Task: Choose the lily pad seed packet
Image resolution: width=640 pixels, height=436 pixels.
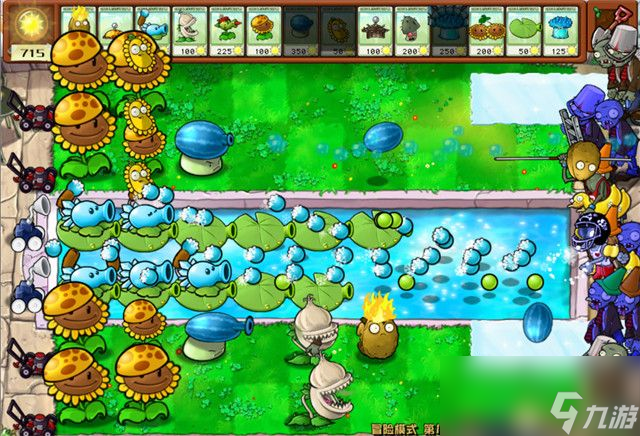Action: coord(521,30)
